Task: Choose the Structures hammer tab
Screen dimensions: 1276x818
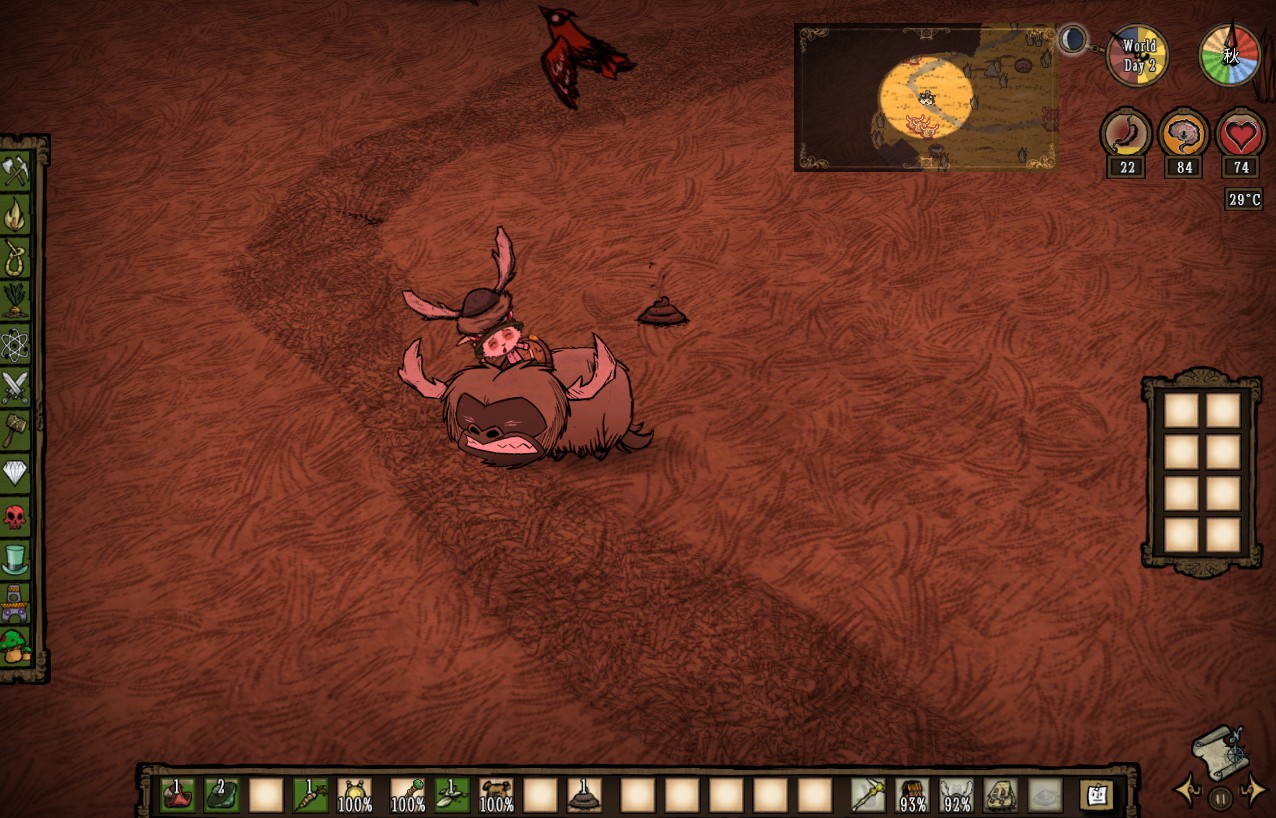Action: coord(16,430)
